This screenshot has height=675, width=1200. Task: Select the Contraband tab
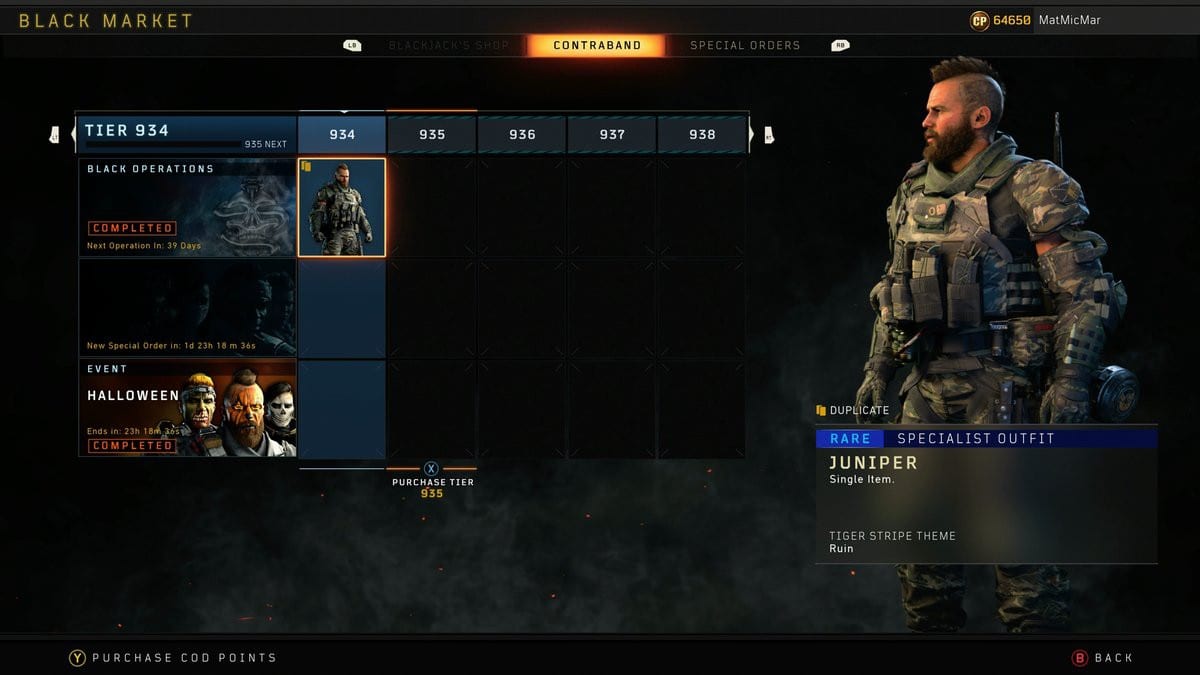(x=597, y=45)
